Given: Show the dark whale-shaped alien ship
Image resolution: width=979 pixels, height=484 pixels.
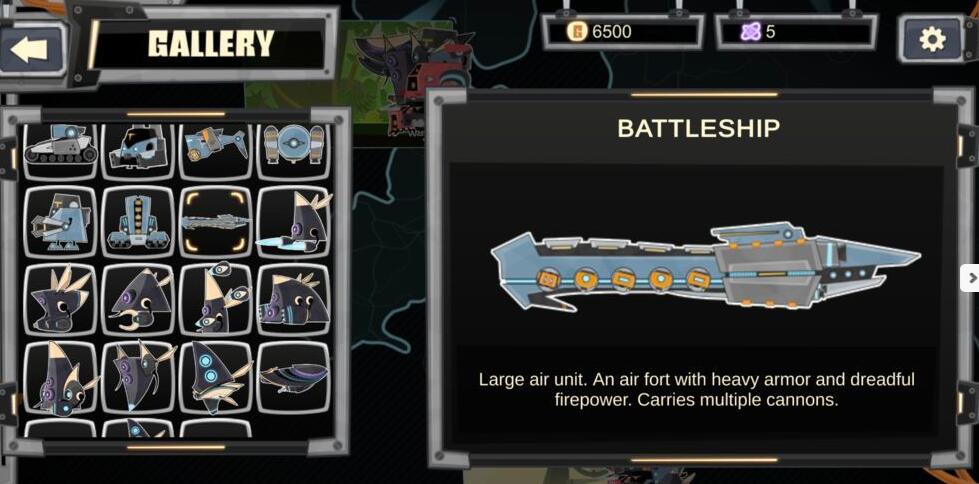Looking at the screenshot, I should click(294, 377).
